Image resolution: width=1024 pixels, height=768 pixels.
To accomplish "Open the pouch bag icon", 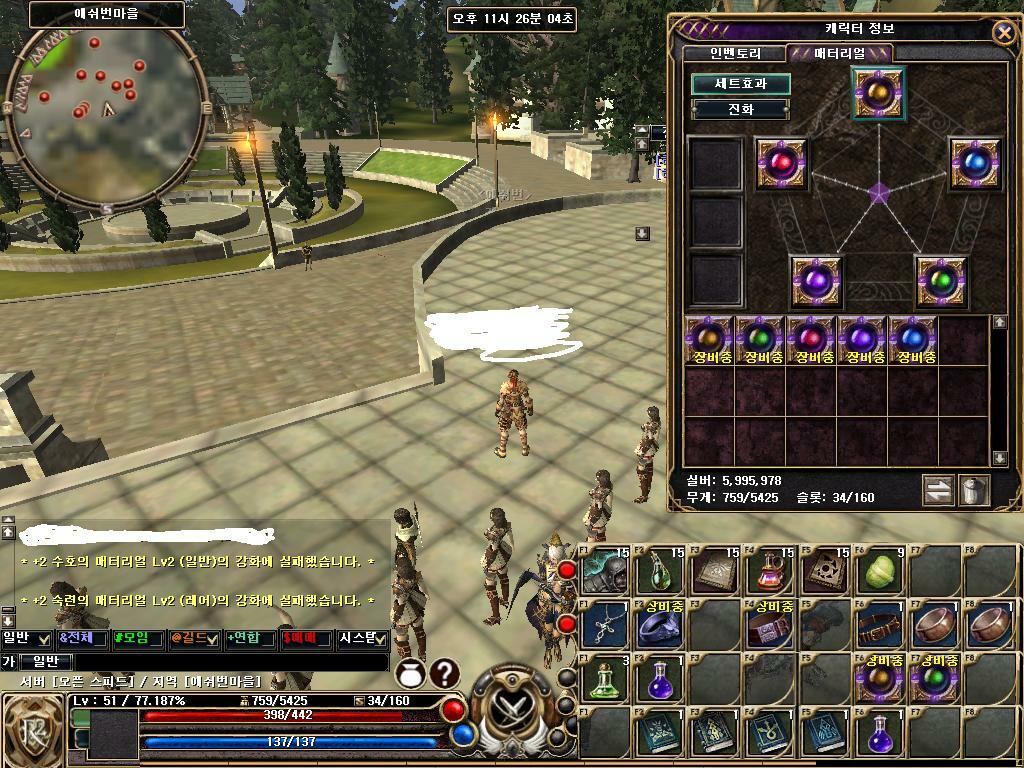I will point(410,673).
